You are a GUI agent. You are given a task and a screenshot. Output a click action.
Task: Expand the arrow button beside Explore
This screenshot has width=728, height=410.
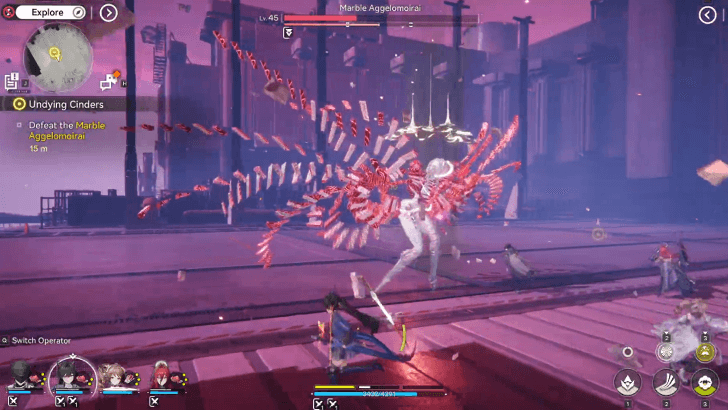pos(108,13)
